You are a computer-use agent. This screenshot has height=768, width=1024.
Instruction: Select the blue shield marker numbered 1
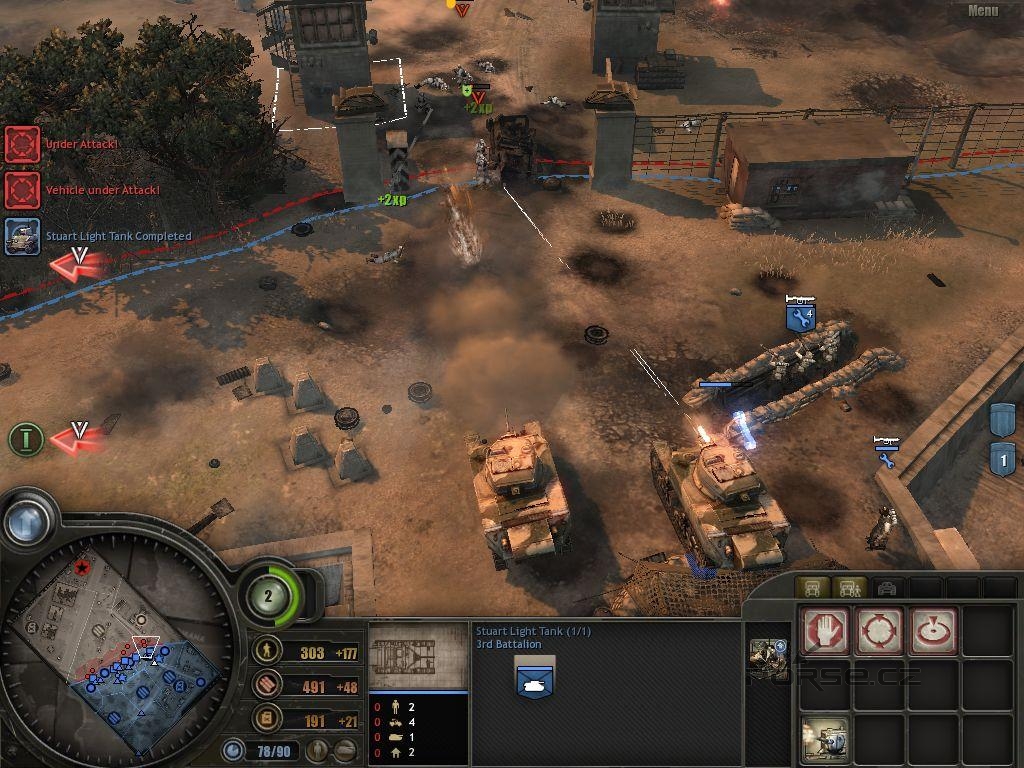[1002, 460]
